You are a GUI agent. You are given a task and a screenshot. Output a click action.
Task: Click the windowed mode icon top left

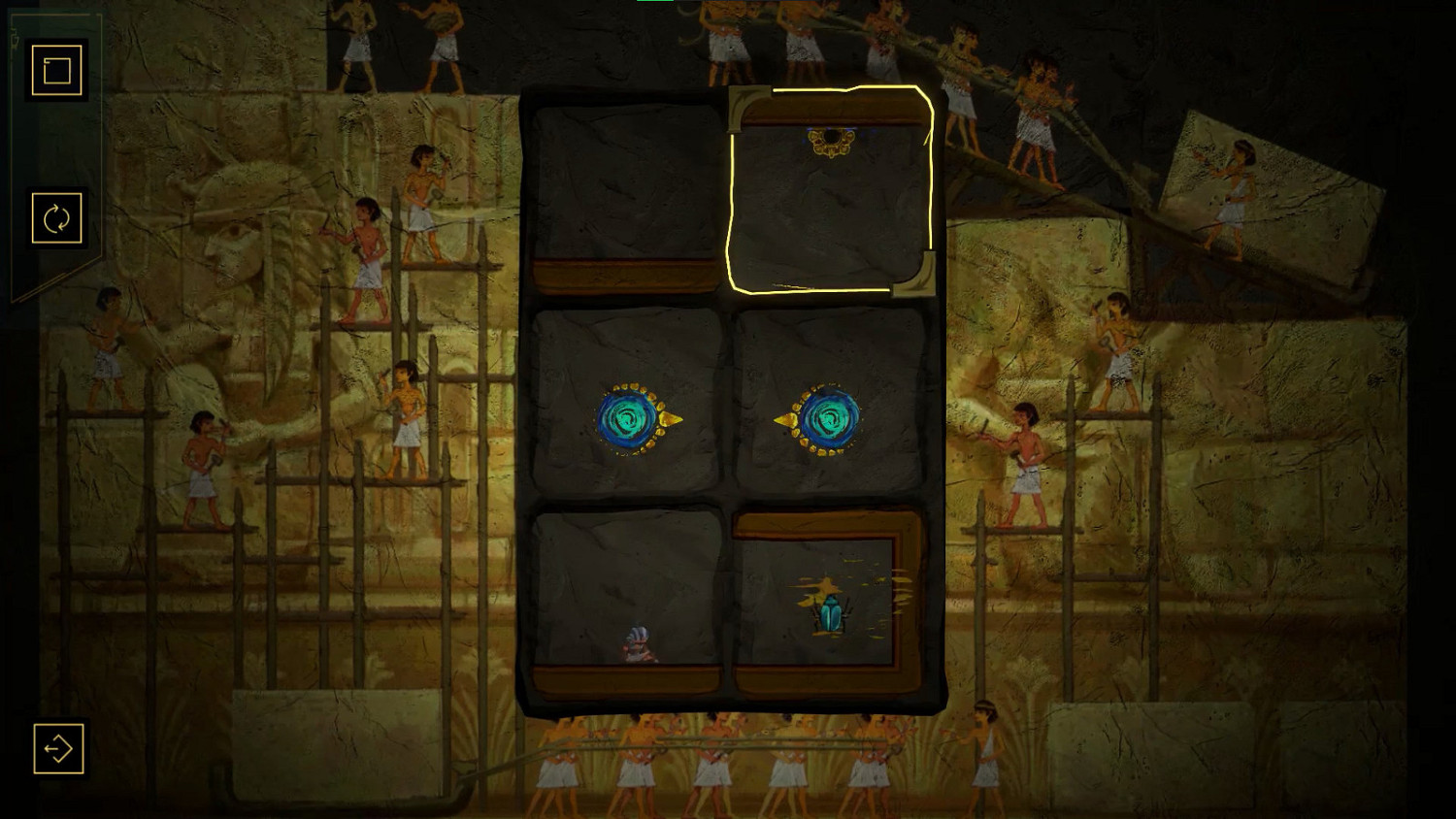click(56, 69)
